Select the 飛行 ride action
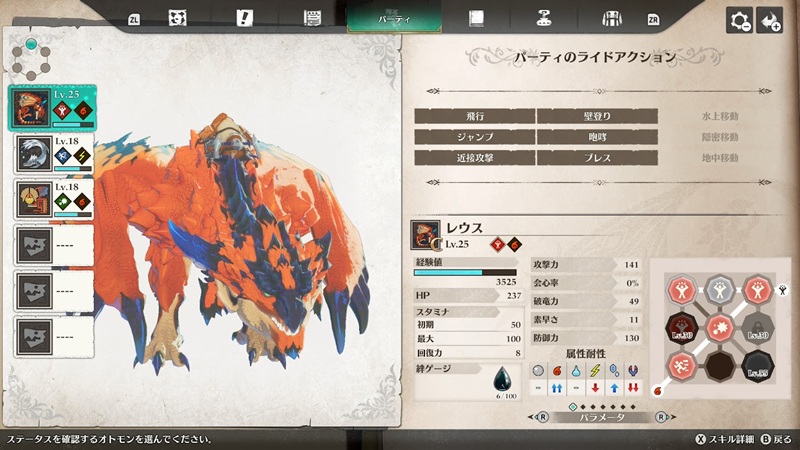The image size is (800, 450). [x=474, y=116]
